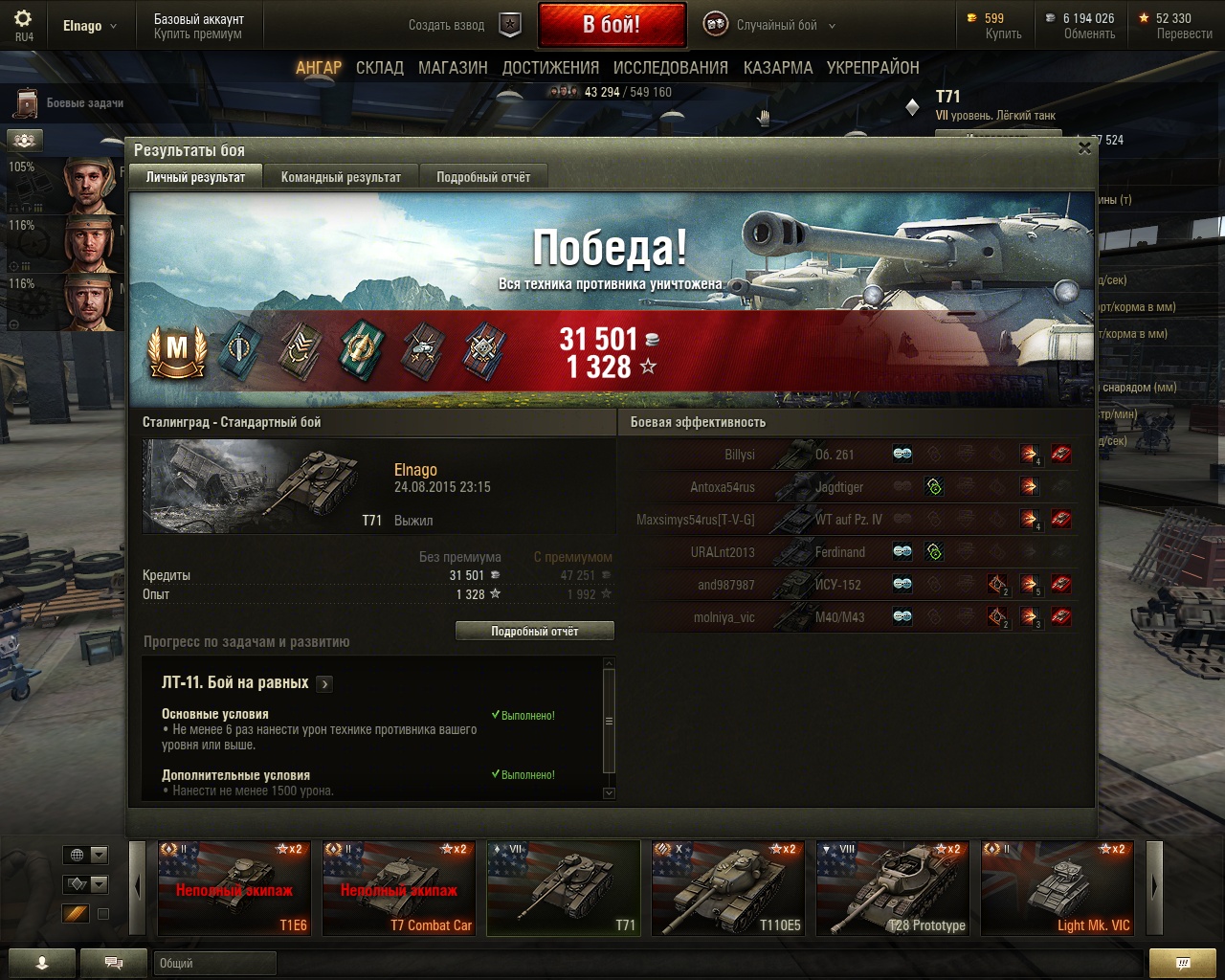1225x980 pixels.
Task: Select the T28 Prototype tank
Action: (x=892, y=888)
